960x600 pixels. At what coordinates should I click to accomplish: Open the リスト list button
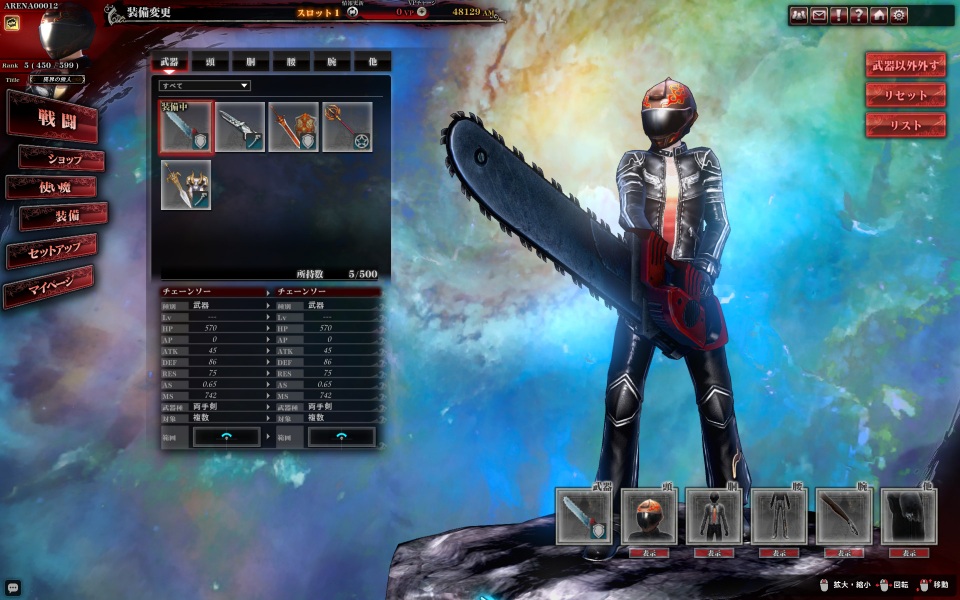905,125
